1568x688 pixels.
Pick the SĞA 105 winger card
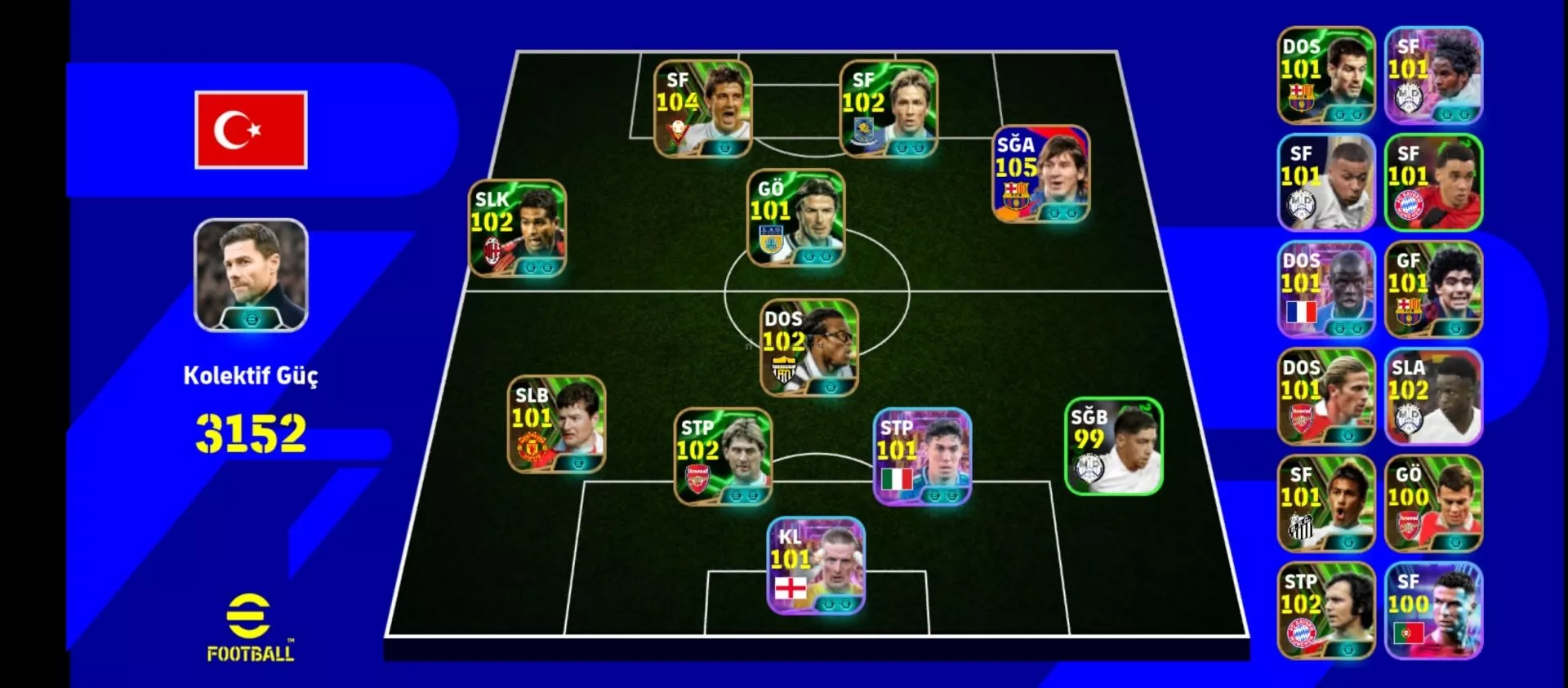(1040, 174)
